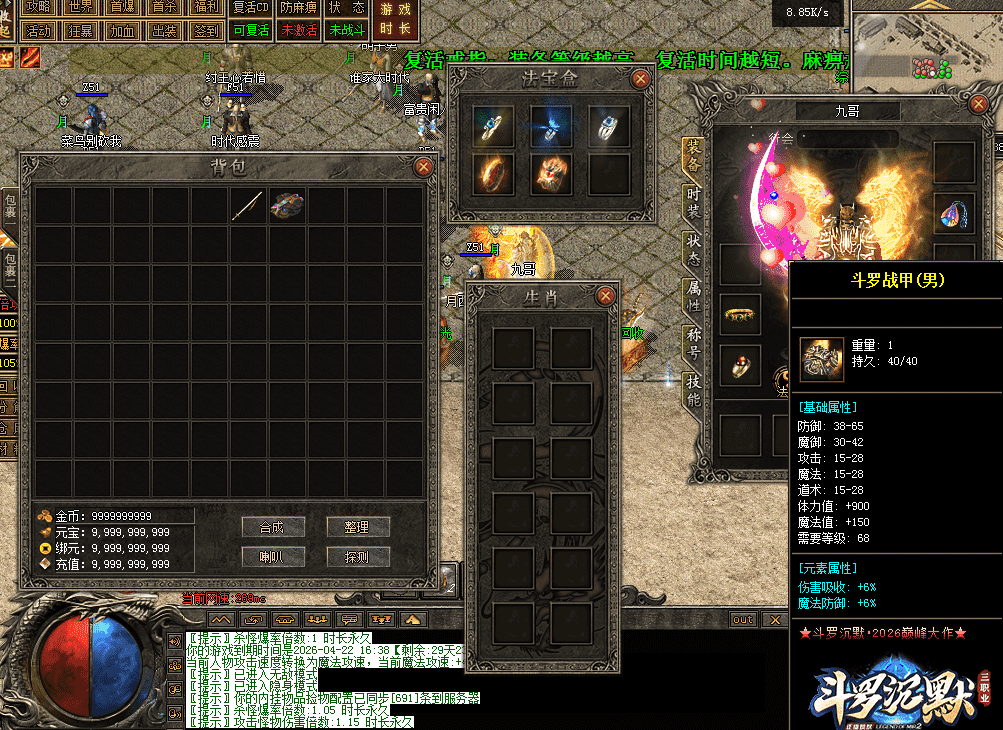Switch to the 技能 skills tab
Image resolution: width=1003 pixels, height=730 pixels.
tap(693, 390)
